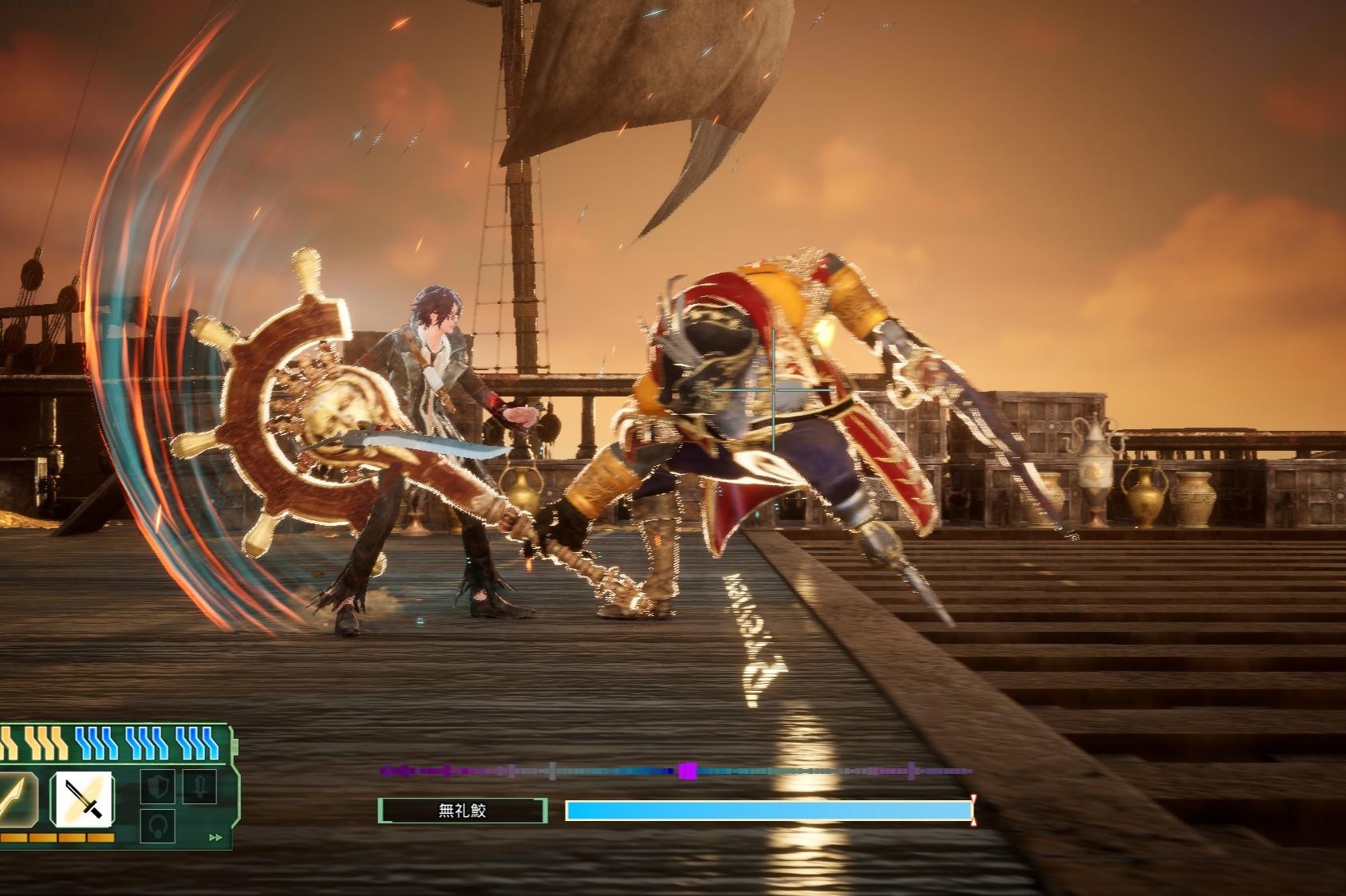Screen dimensions: 1346x896
Task: Click the dimmed shield status slot
Action: (157, 787)
